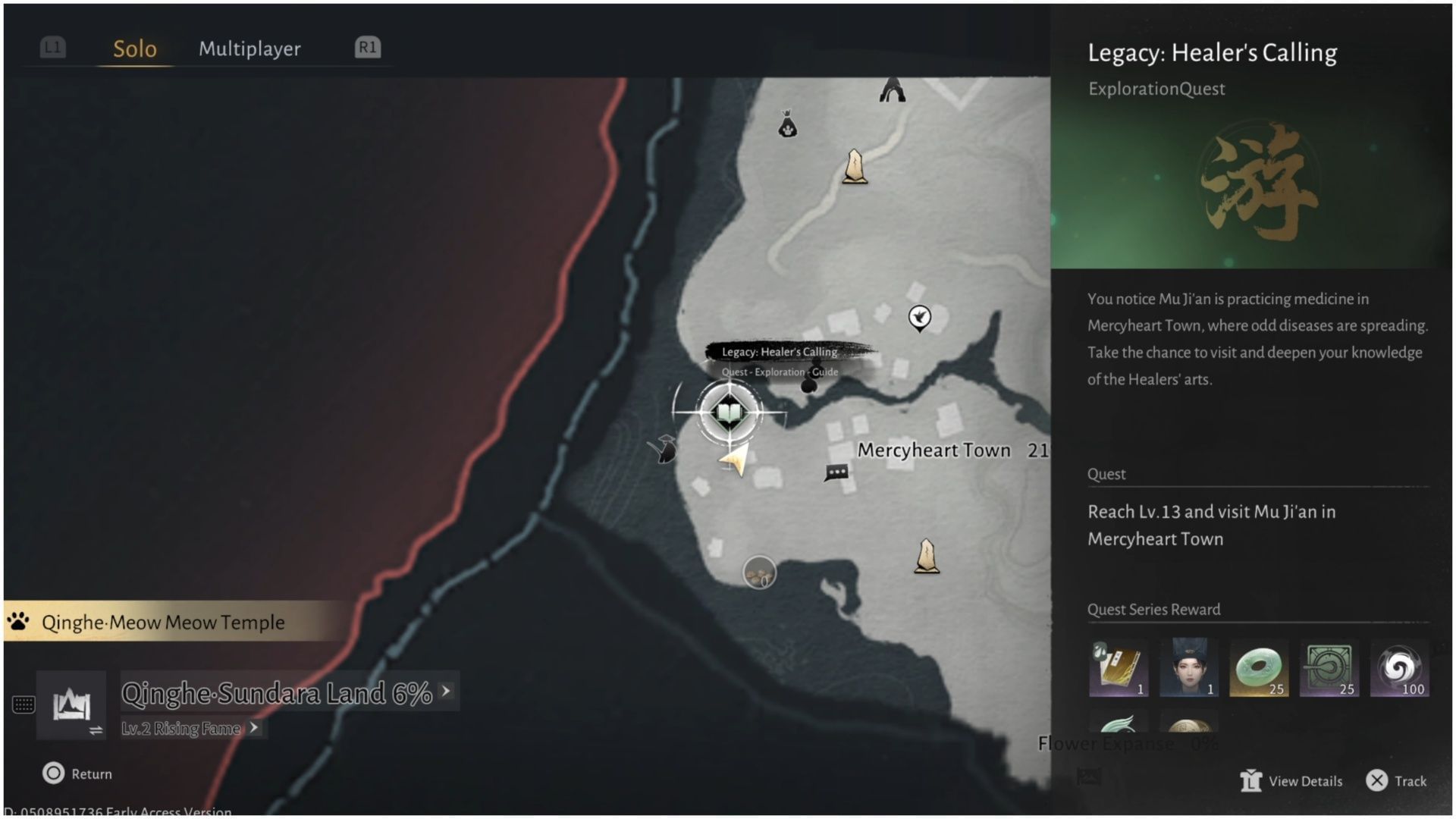Expand the Qinghe·Sundara Land 6% details

445,692
